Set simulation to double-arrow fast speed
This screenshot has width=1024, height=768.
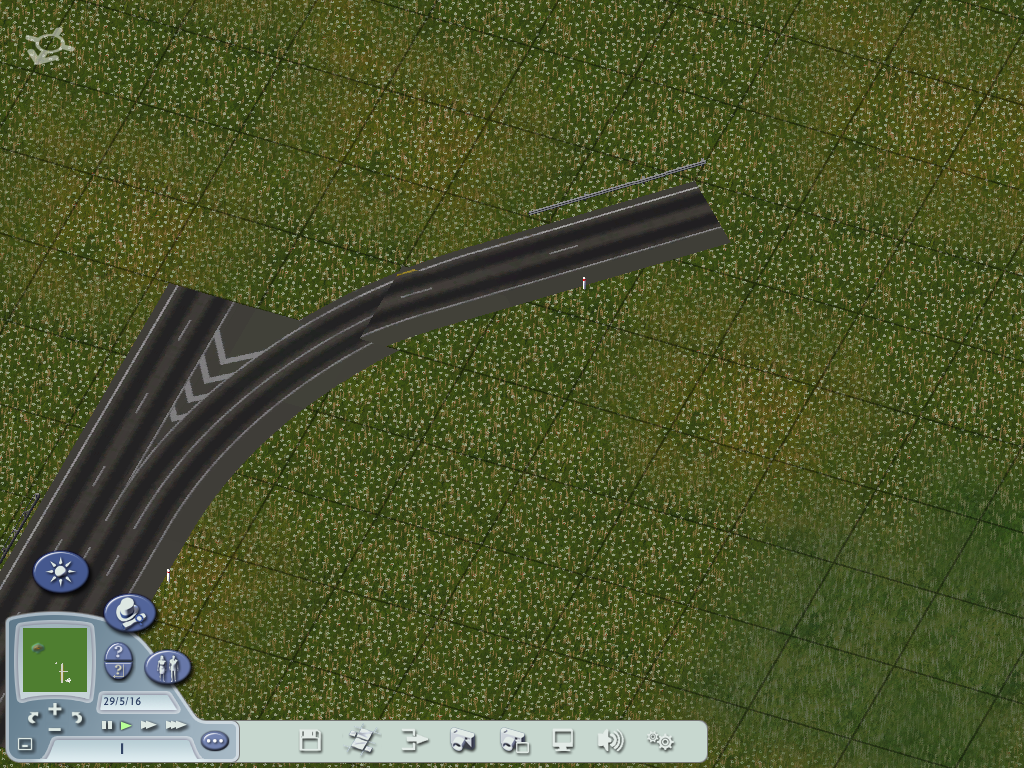pos(149,725)
